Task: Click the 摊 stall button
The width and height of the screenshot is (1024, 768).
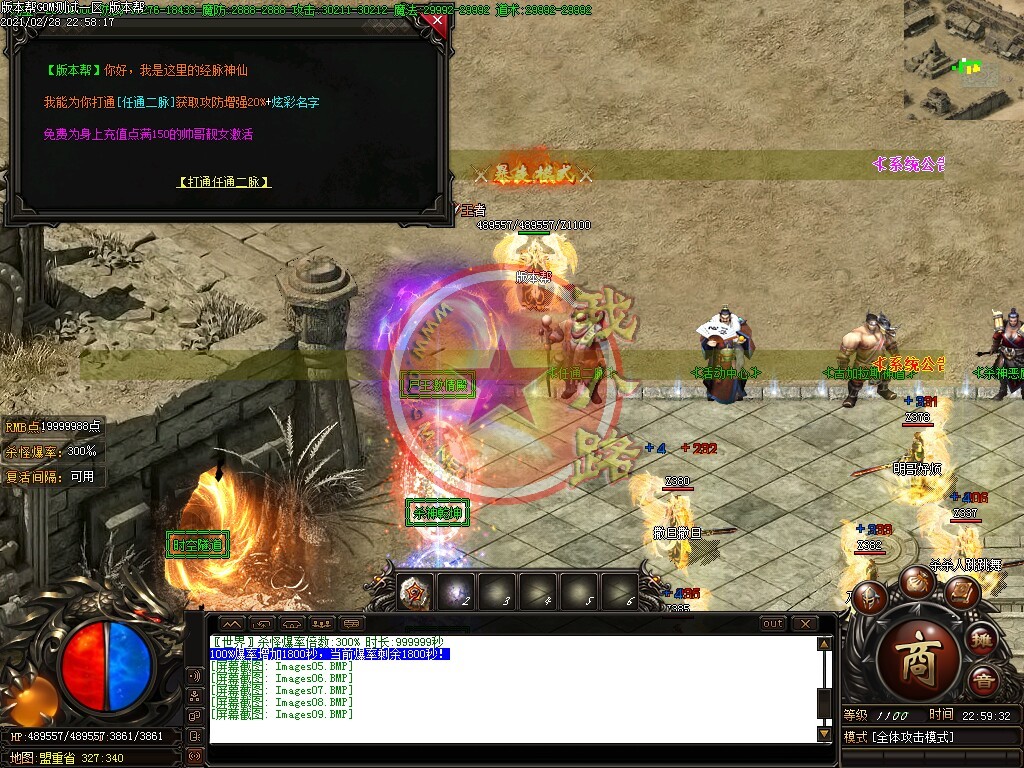Action: coord(982,639)
